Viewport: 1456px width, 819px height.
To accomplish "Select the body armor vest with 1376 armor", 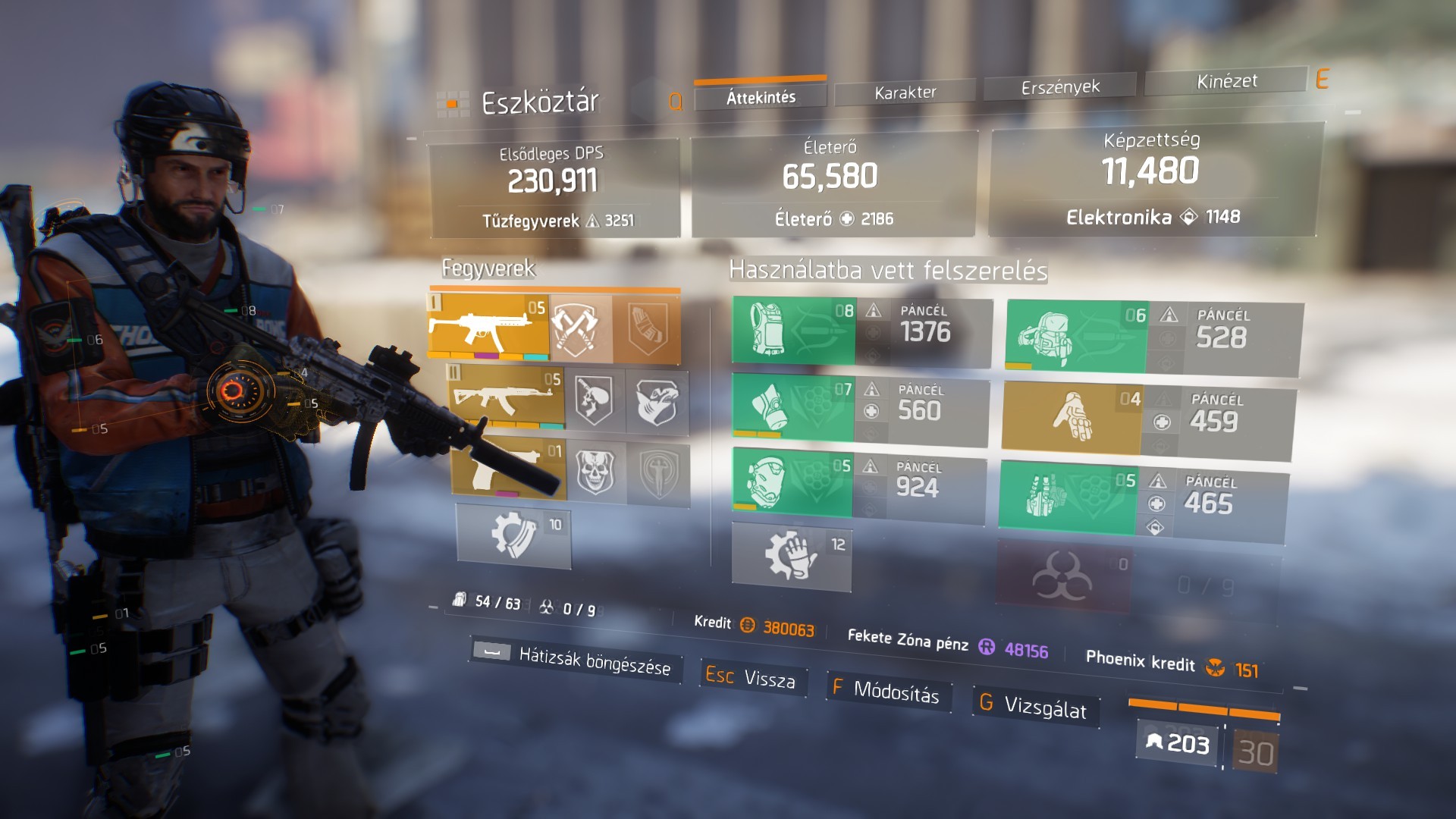I will click(x=793, y=331).
